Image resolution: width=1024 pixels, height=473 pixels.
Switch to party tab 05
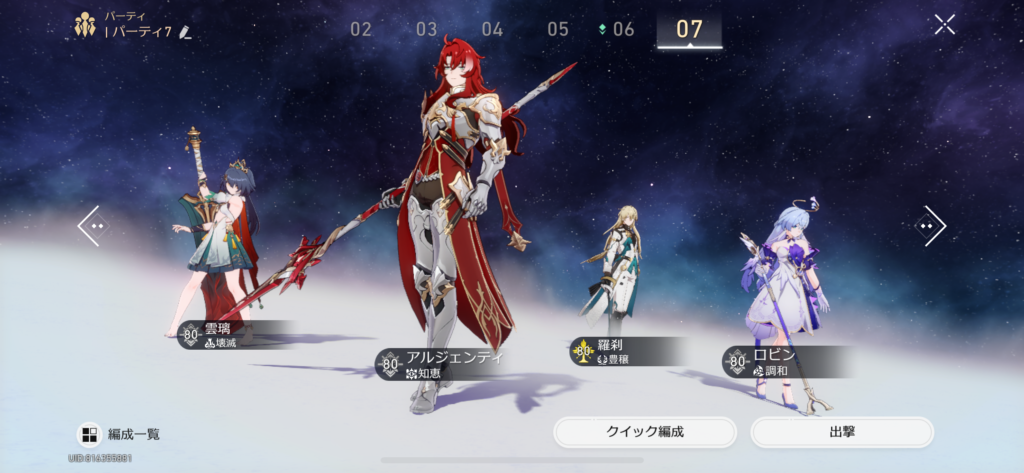pyautogui.click(x=558, y=29)
